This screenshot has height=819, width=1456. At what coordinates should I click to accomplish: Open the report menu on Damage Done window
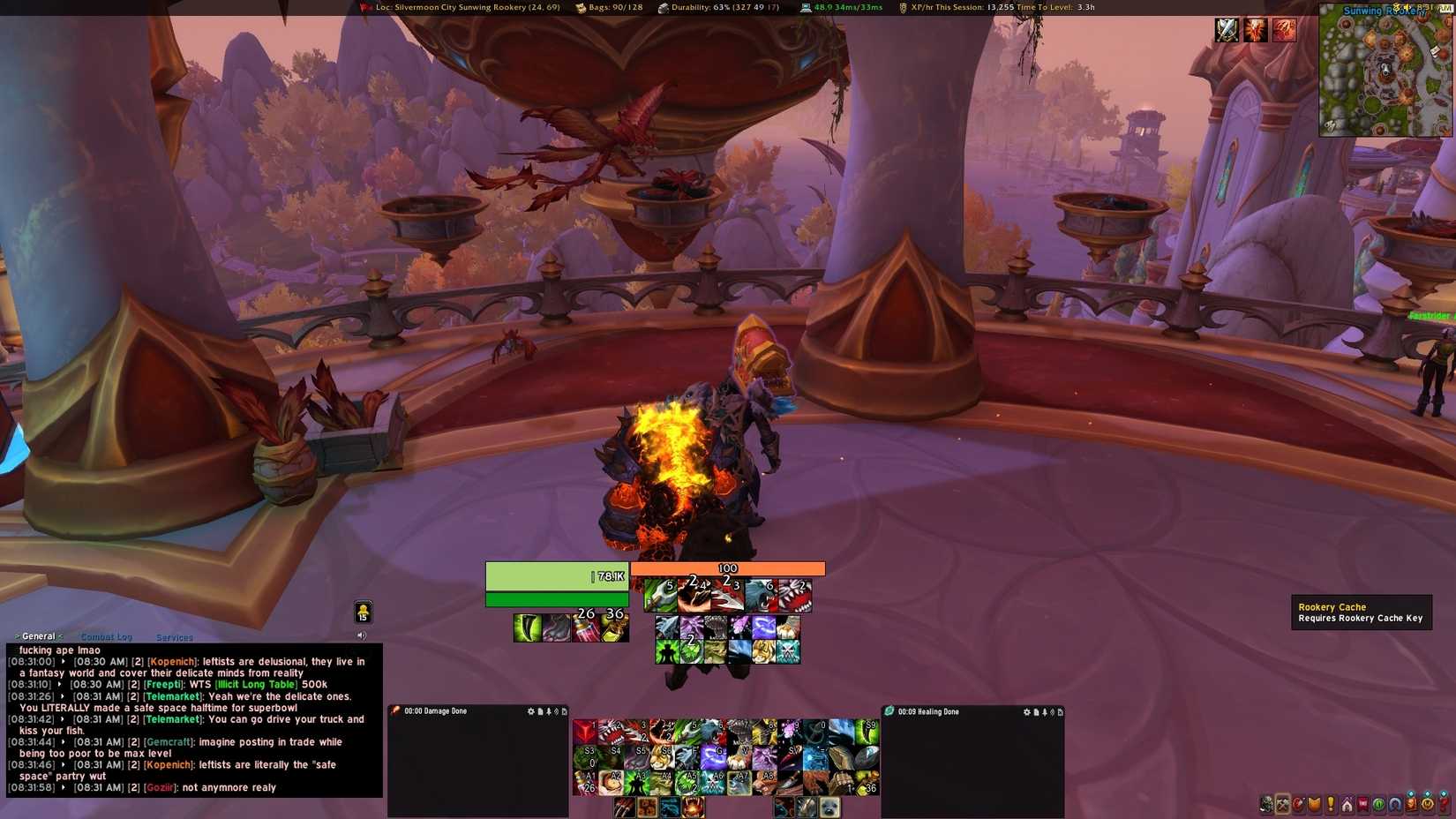[x=541, y=711]
